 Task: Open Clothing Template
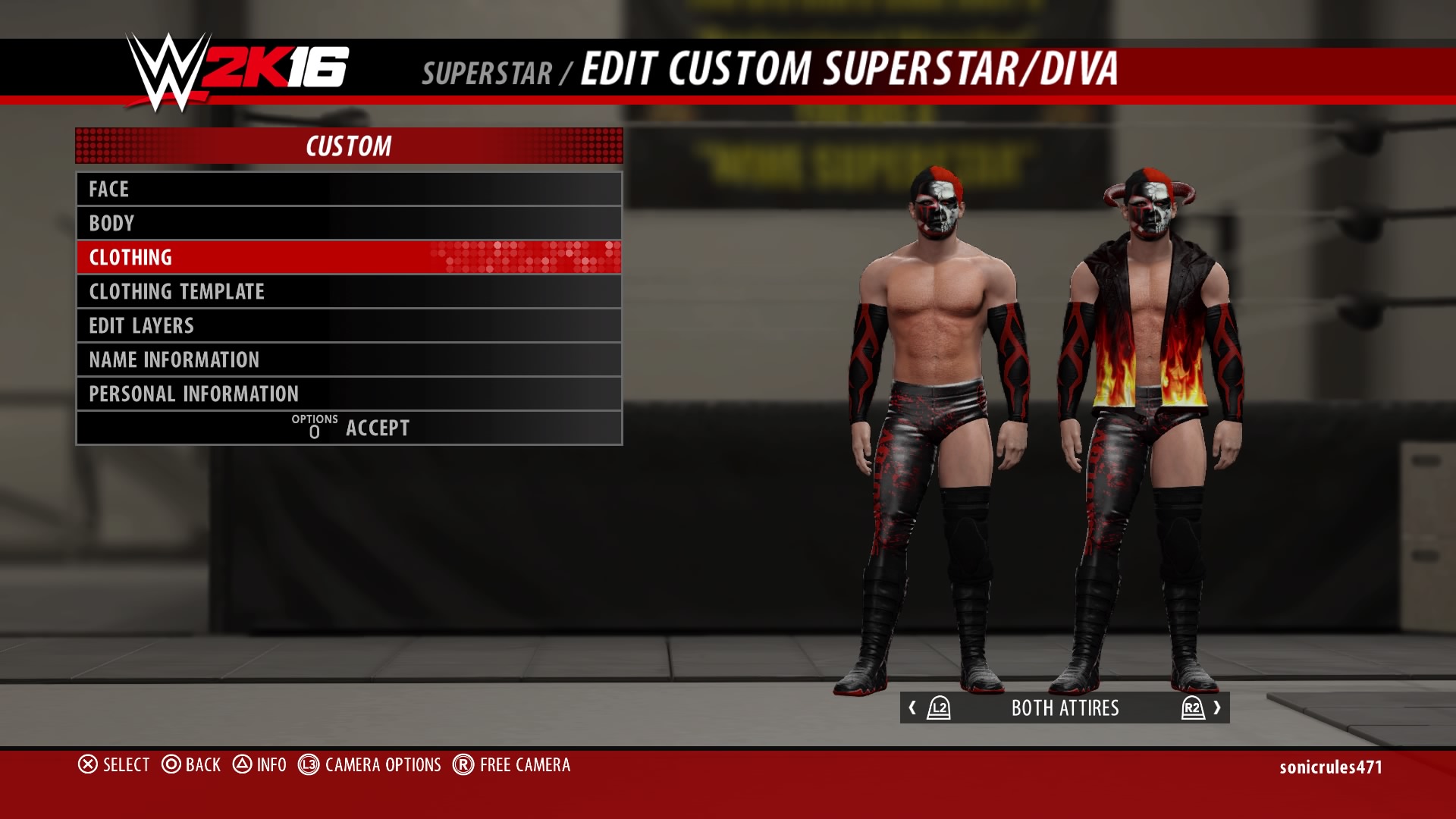point(349,291)
